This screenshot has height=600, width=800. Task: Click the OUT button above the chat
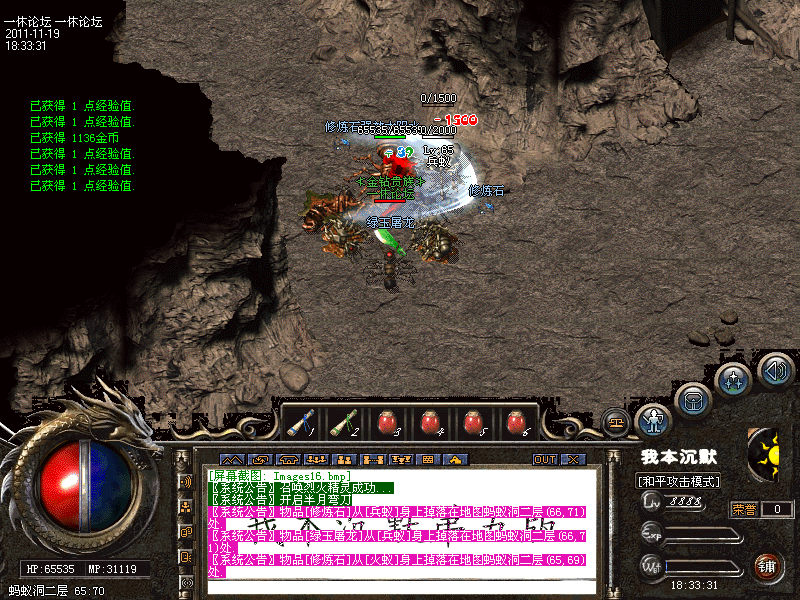click(x=545, y=459)
